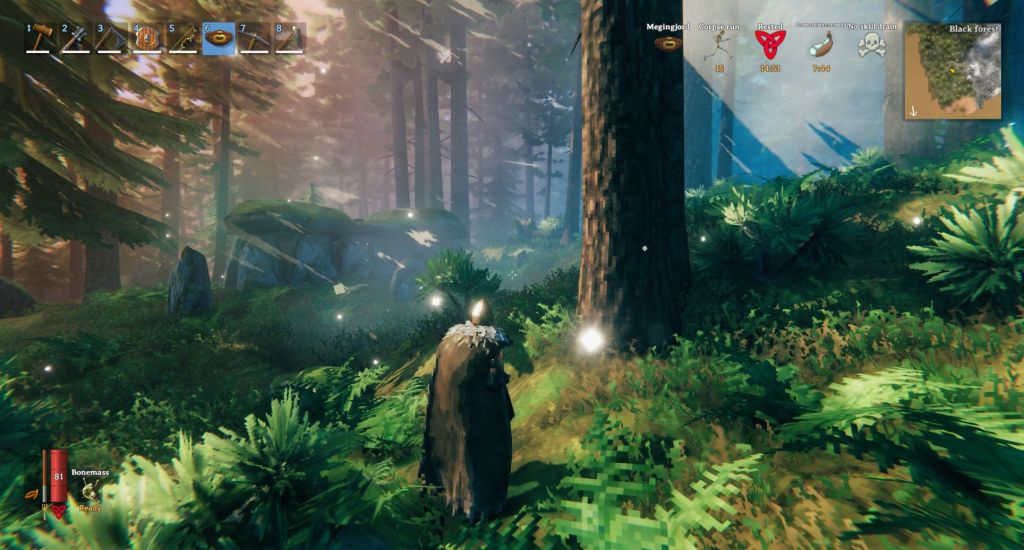
Task: Open the Black forest minimap
Action: [x=952, y=71]
